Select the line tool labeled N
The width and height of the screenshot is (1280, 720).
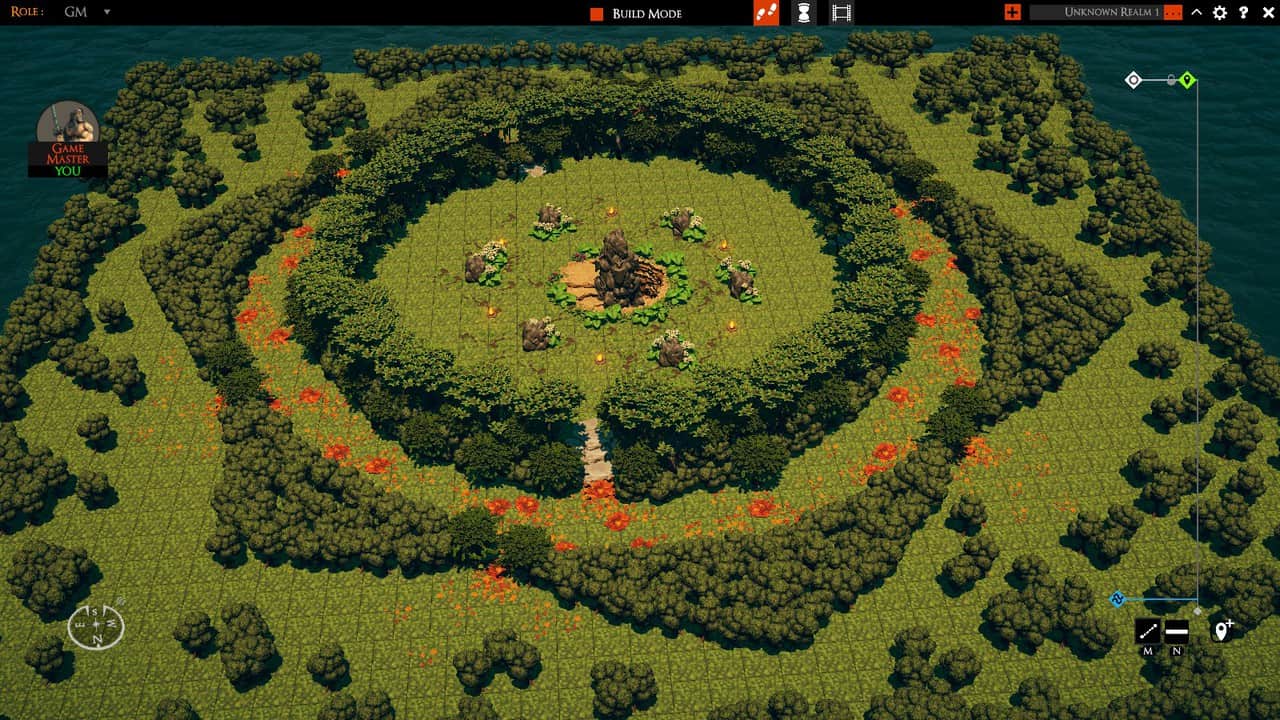[x=1175, y=631]
